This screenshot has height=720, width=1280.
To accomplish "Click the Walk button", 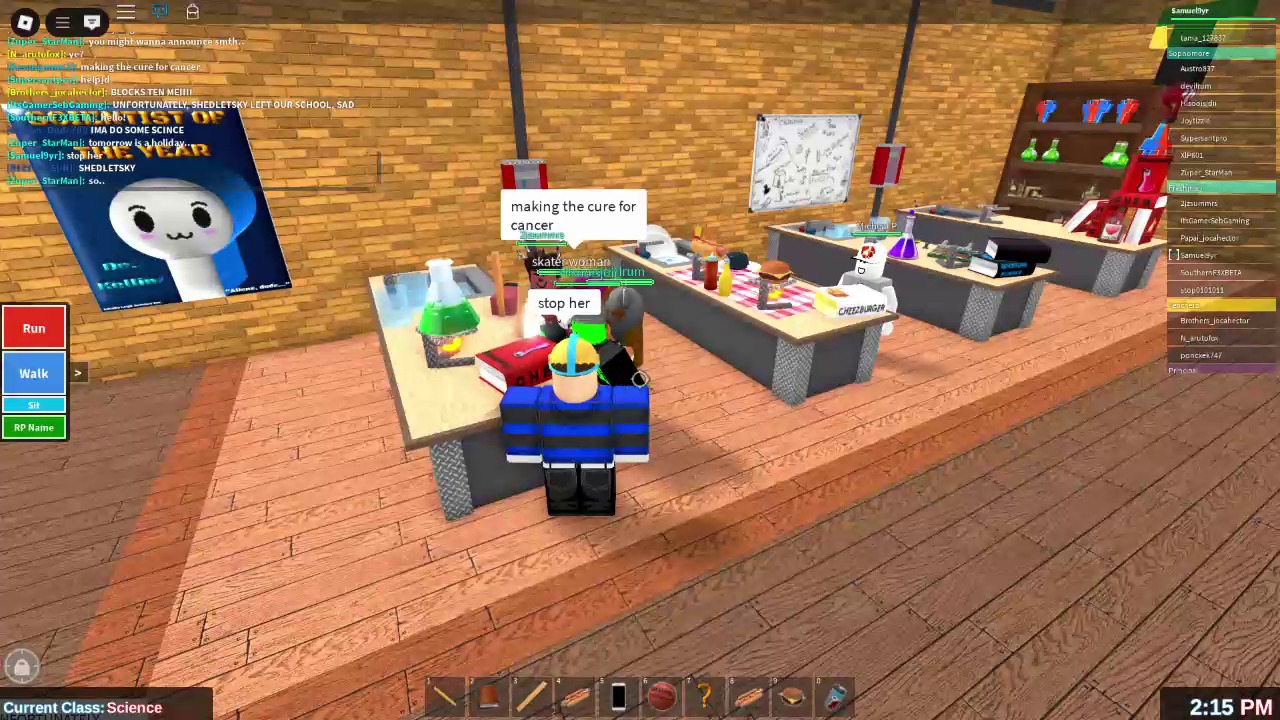I will 33,373.
